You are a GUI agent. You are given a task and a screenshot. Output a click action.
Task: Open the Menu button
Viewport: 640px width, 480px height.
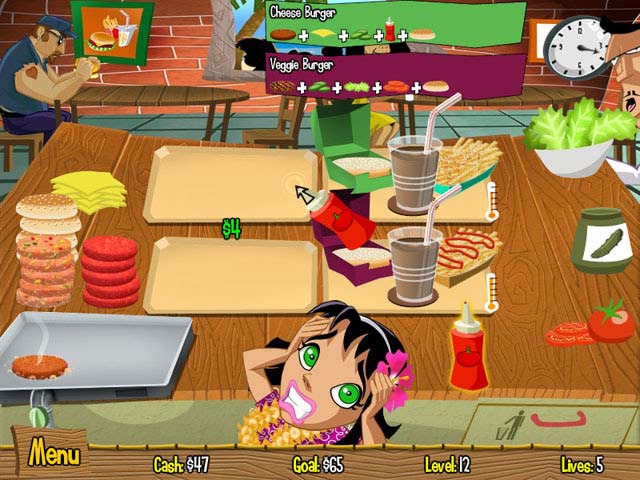click(x=54, y=455)
